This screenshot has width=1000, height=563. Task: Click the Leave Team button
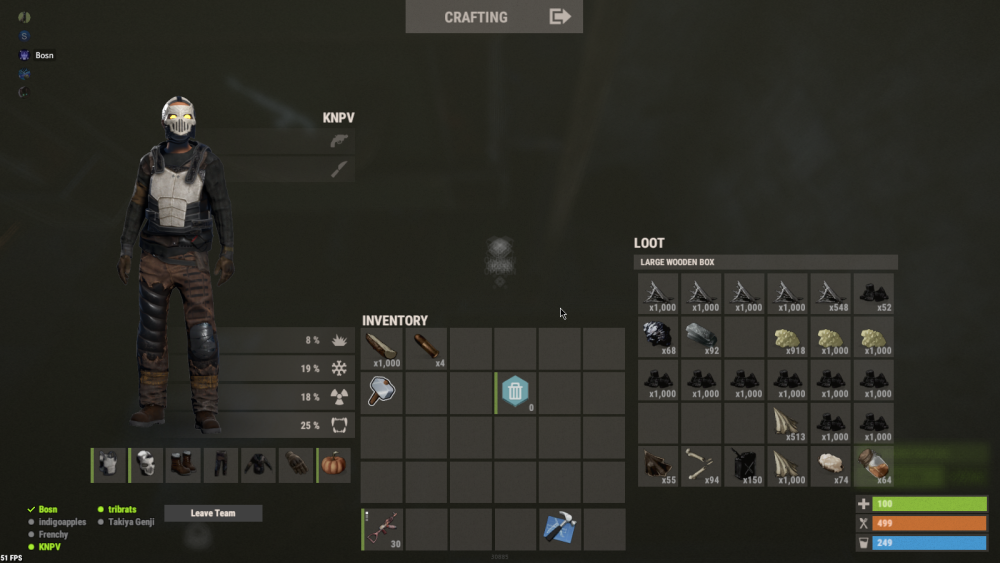[x=213, y=513]
